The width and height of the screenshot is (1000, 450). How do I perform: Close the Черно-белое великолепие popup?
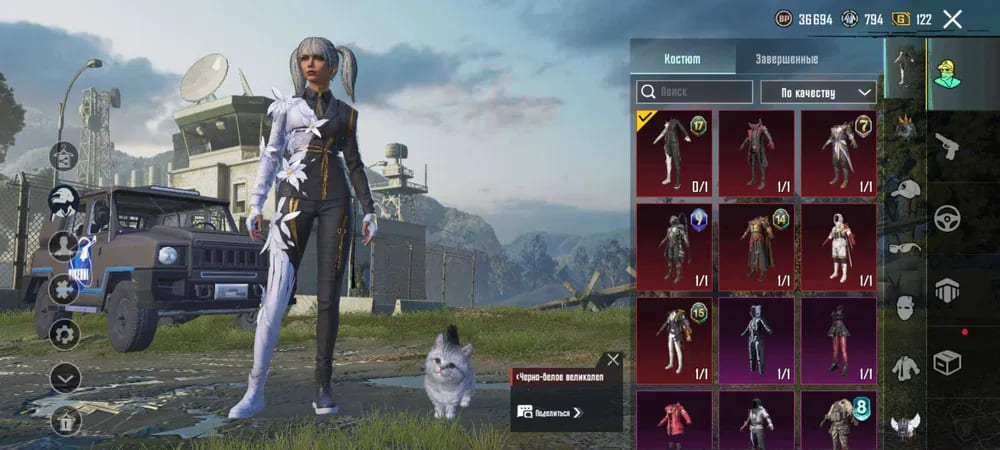tap(613, 359)
